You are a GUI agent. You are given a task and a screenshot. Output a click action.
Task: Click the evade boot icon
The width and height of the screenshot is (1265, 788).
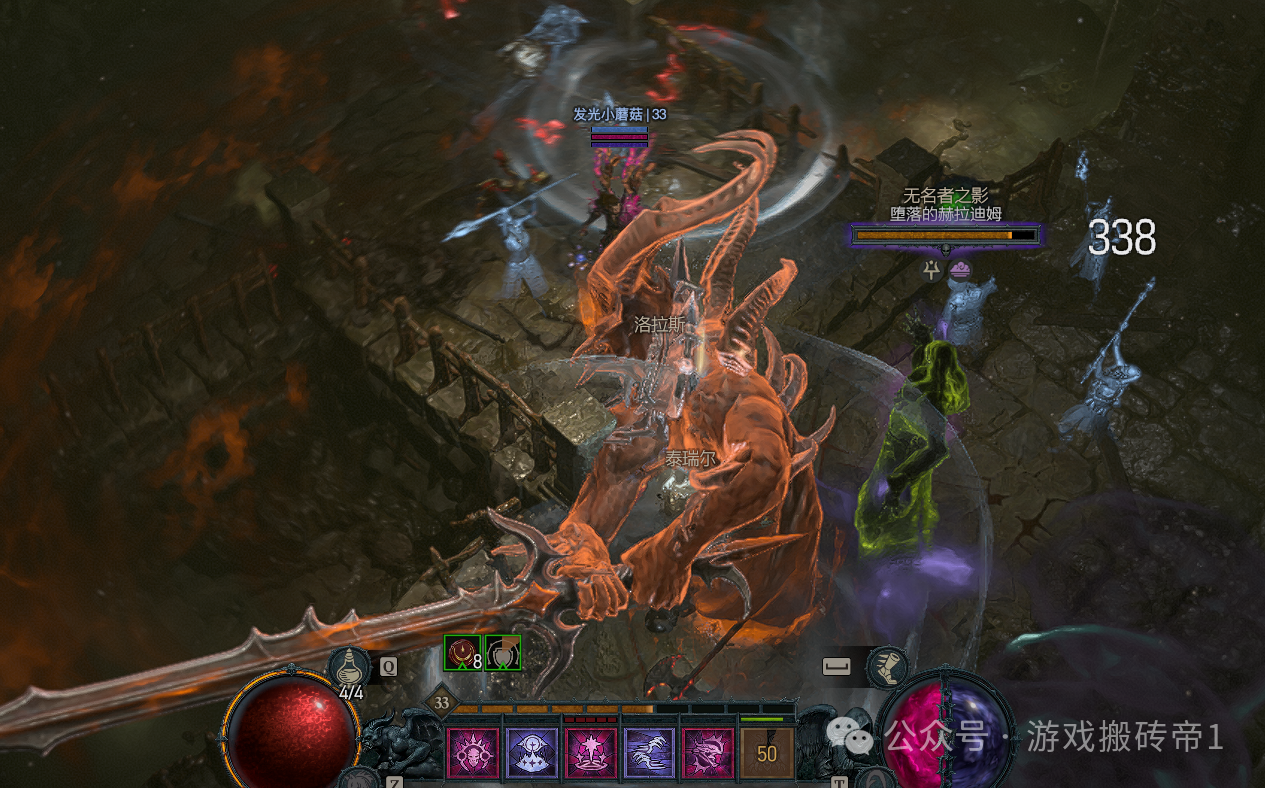(x=884, y=665)
